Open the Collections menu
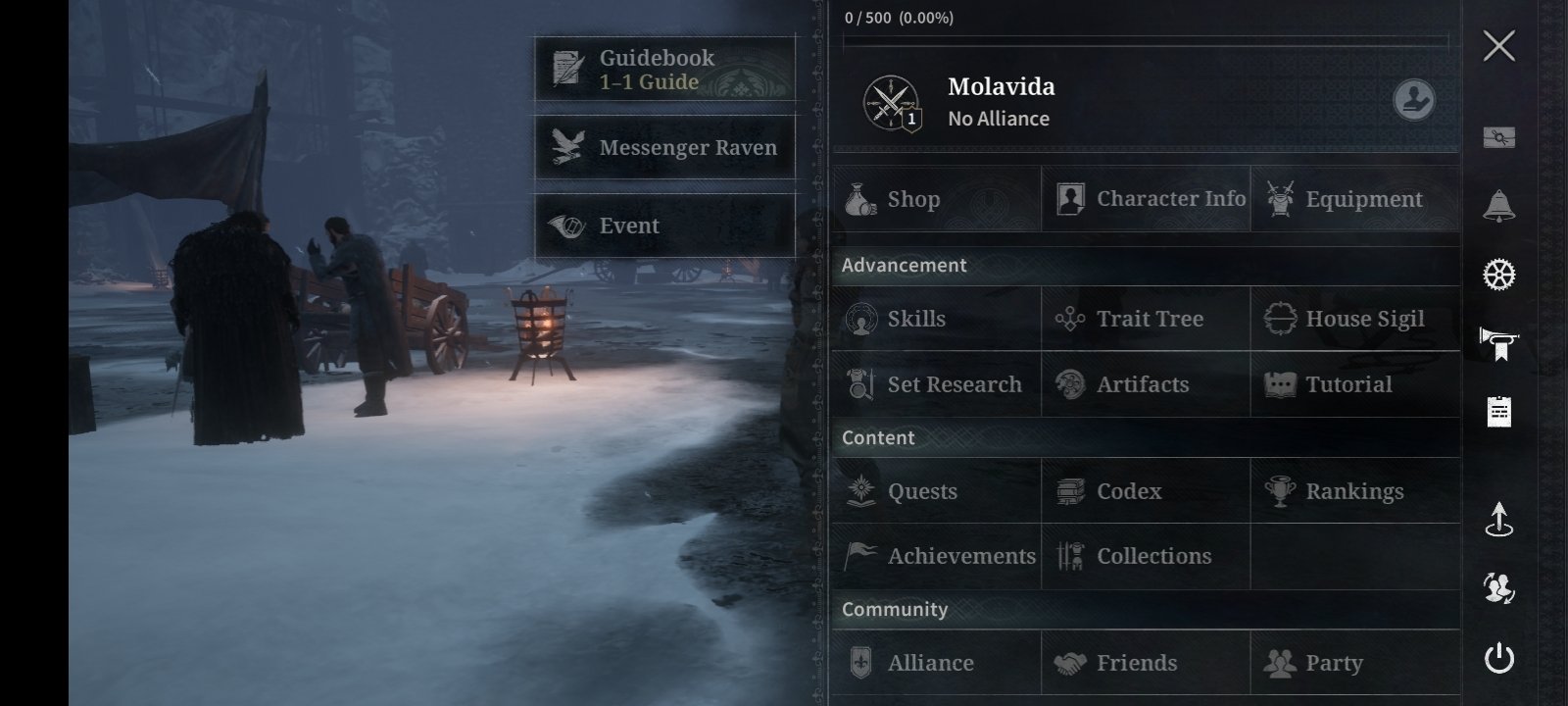 click(1146, 556)
